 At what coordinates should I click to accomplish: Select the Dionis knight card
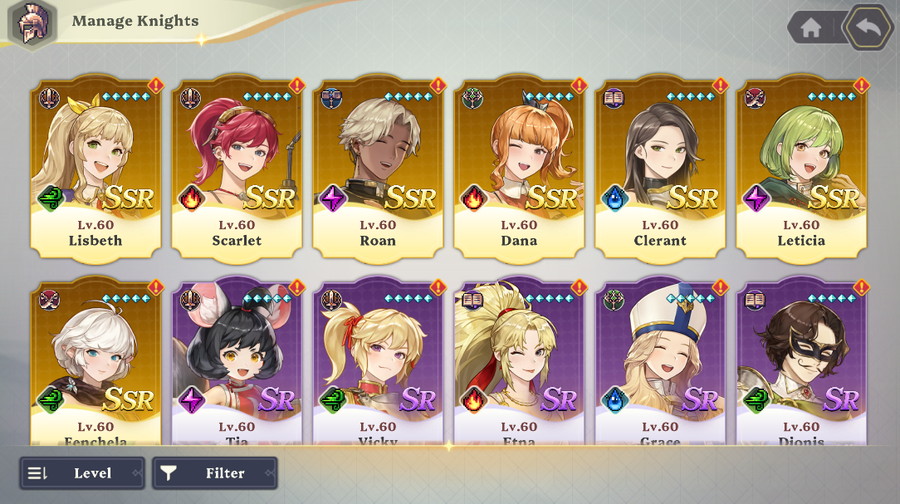[x=801, y=362]
